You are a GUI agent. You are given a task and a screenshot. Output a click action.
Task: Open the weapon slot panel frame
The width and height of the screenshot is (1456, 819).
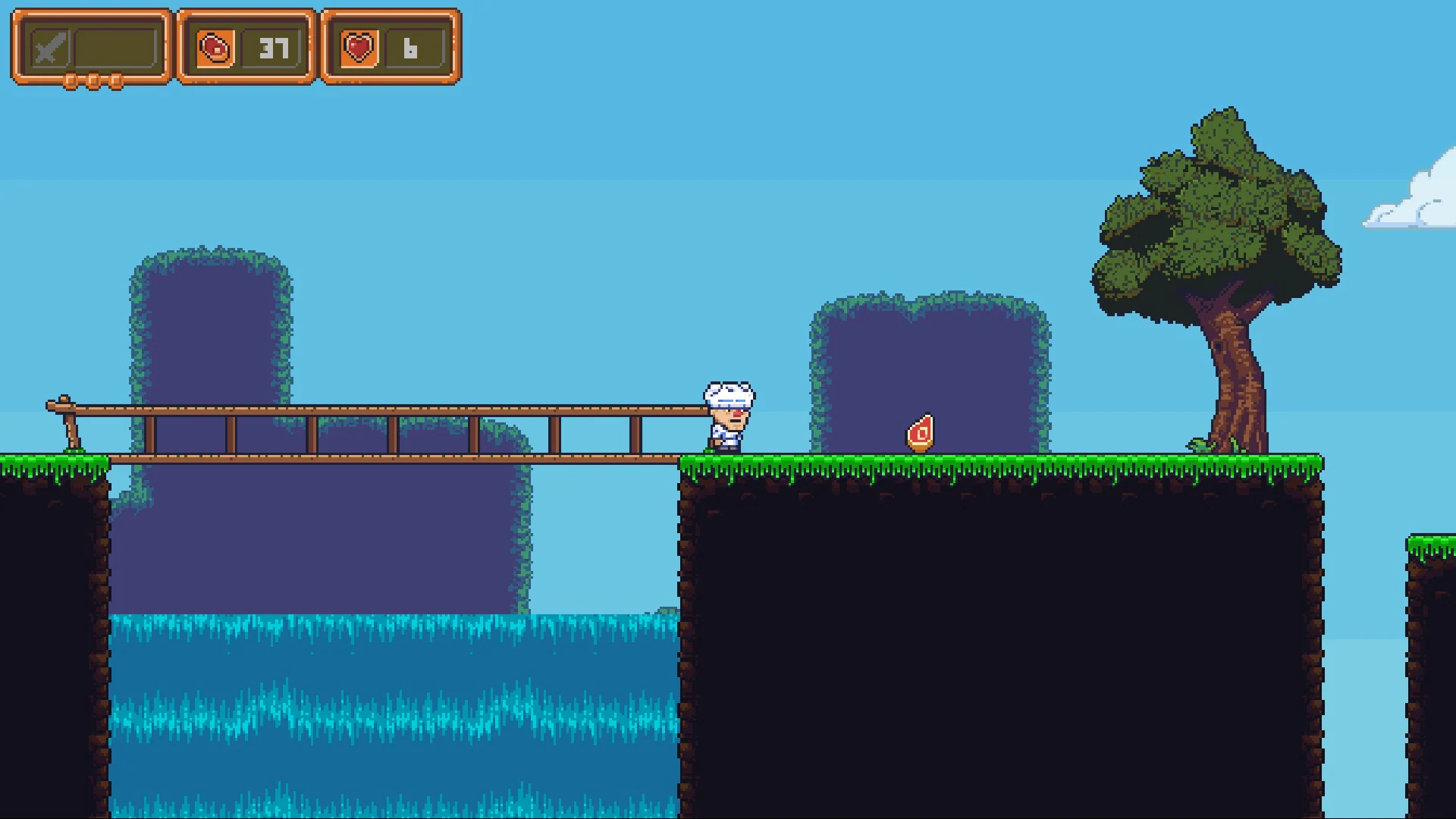(x=89, y=47)
